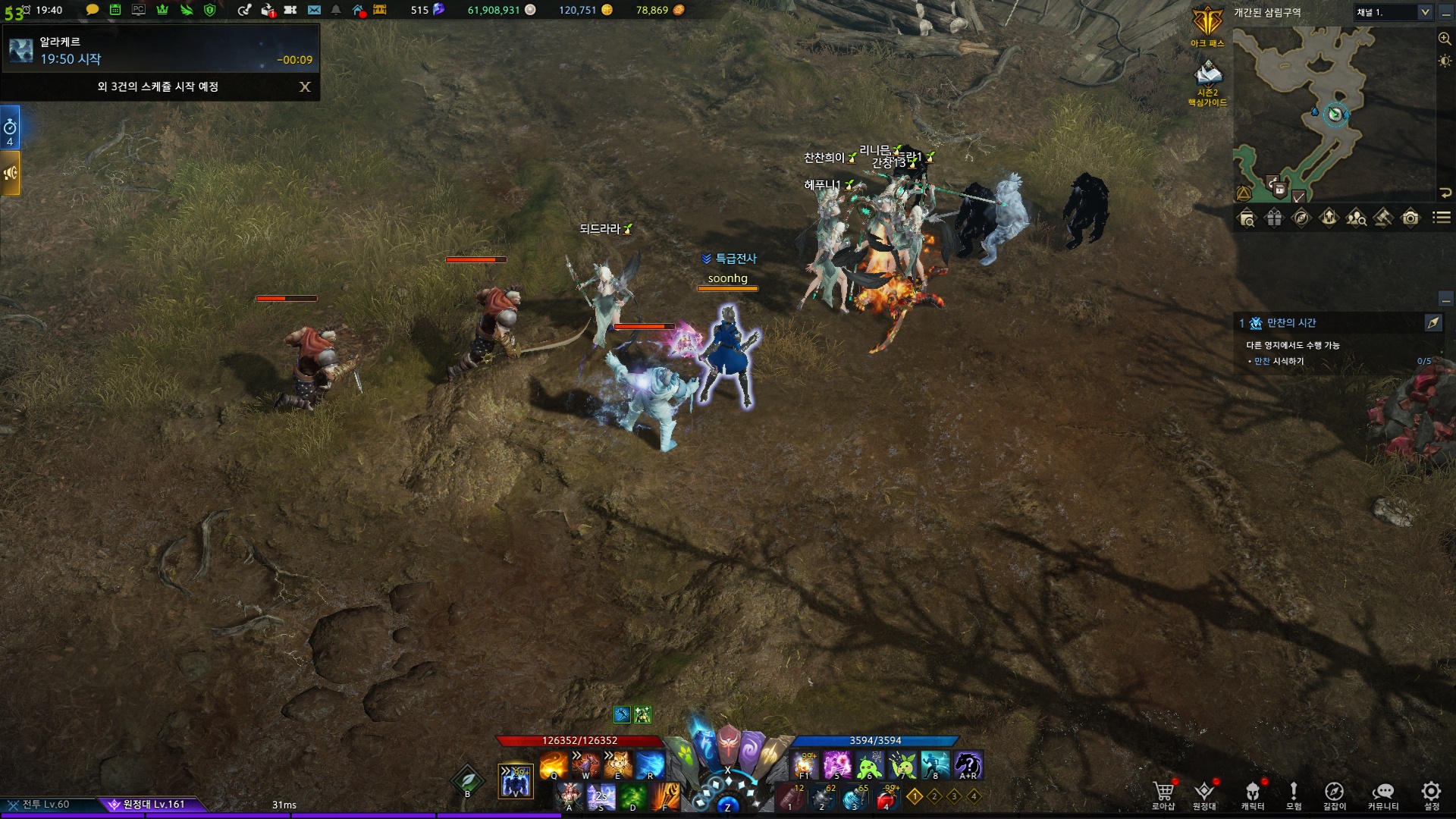Image resolution: width=1456 pixels, height=819 pixels.
Task: Open the 채널 1 channel dropdown
Action: tap(1393, 12)
